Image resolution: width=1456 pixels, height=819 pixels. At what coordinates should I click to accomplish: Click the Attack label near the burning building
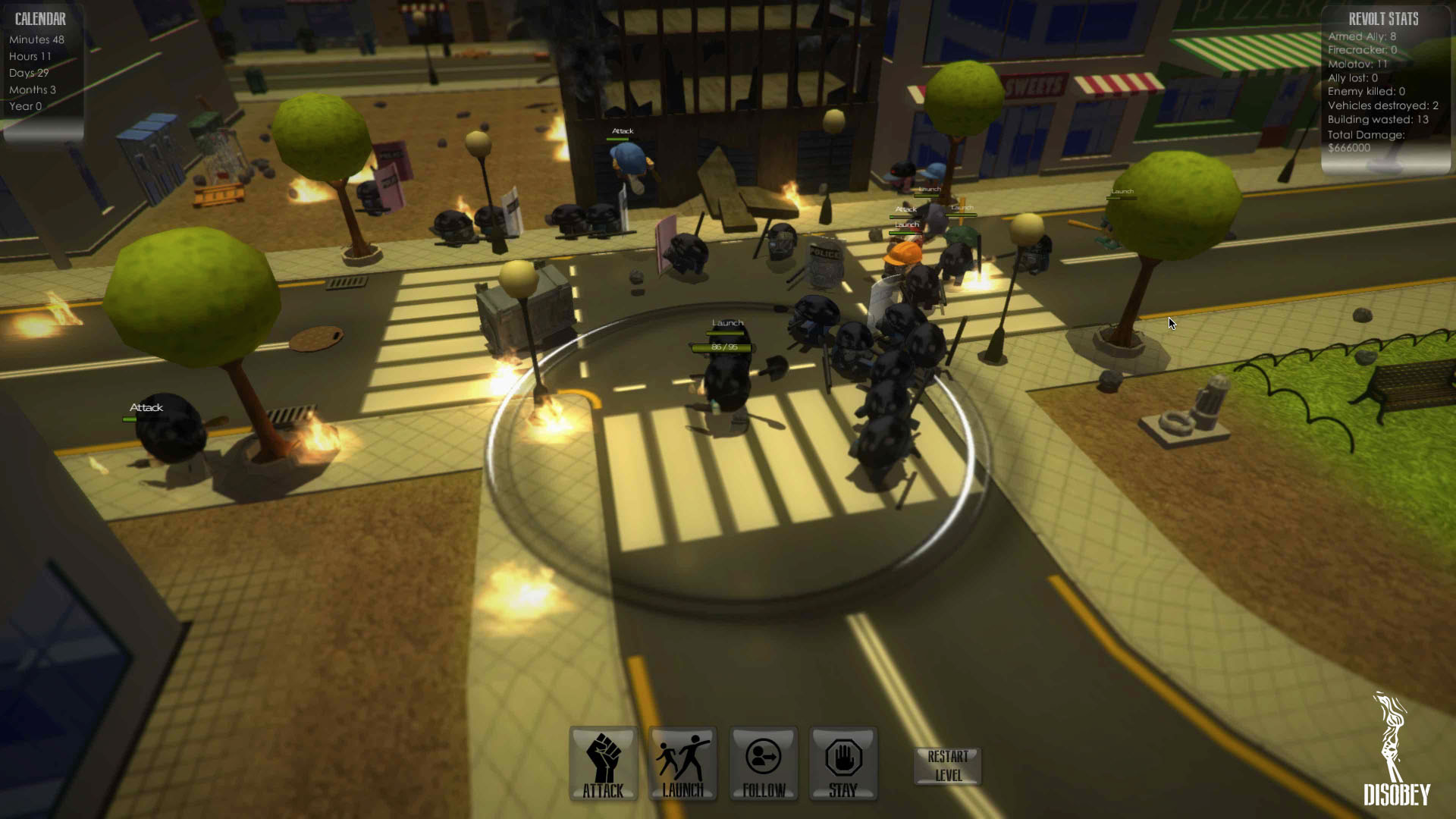coord(622,130)
